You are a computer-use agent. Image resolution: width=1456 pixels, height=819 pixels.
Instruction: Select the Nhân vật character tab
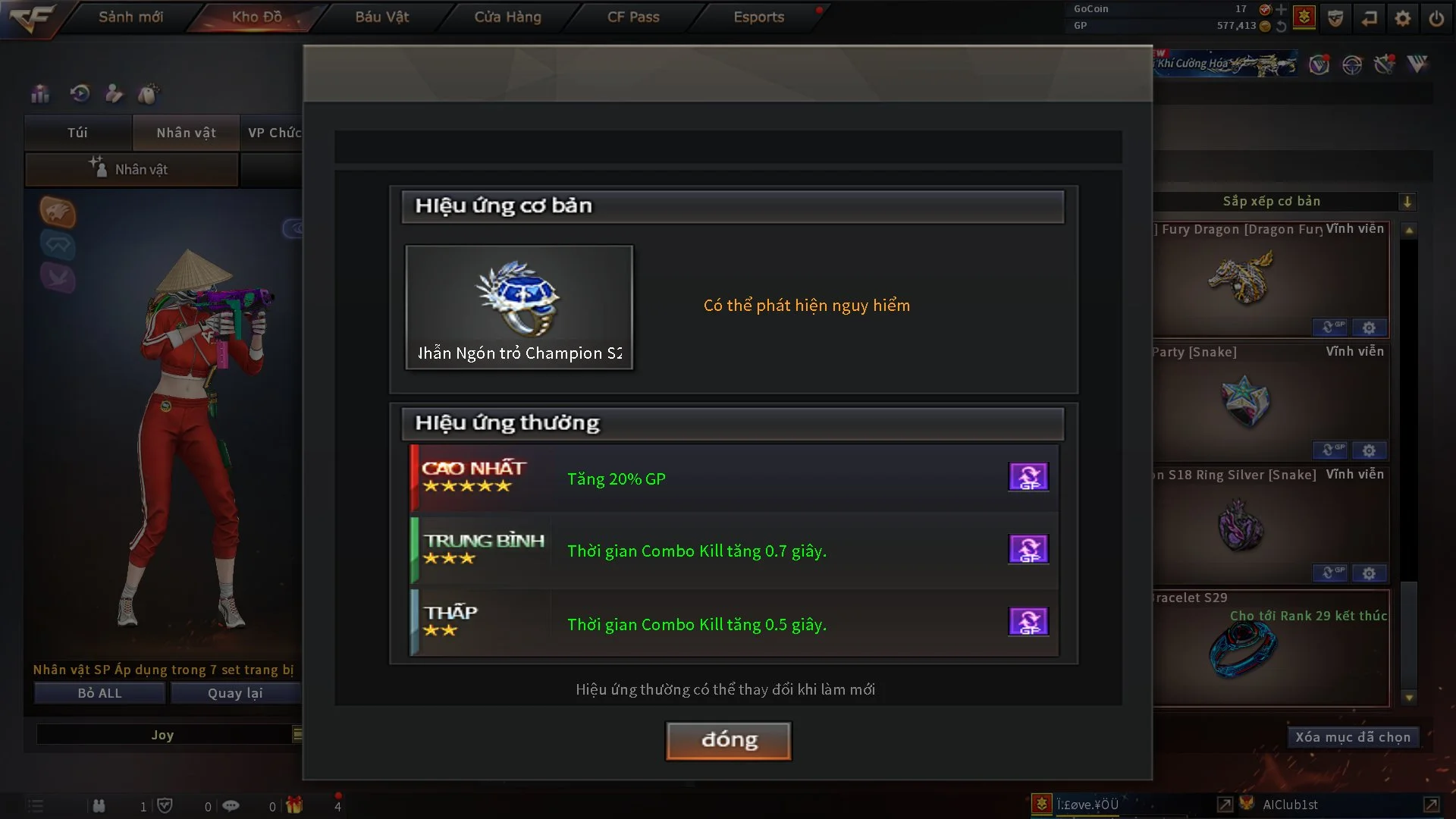(x=186, y=133)
